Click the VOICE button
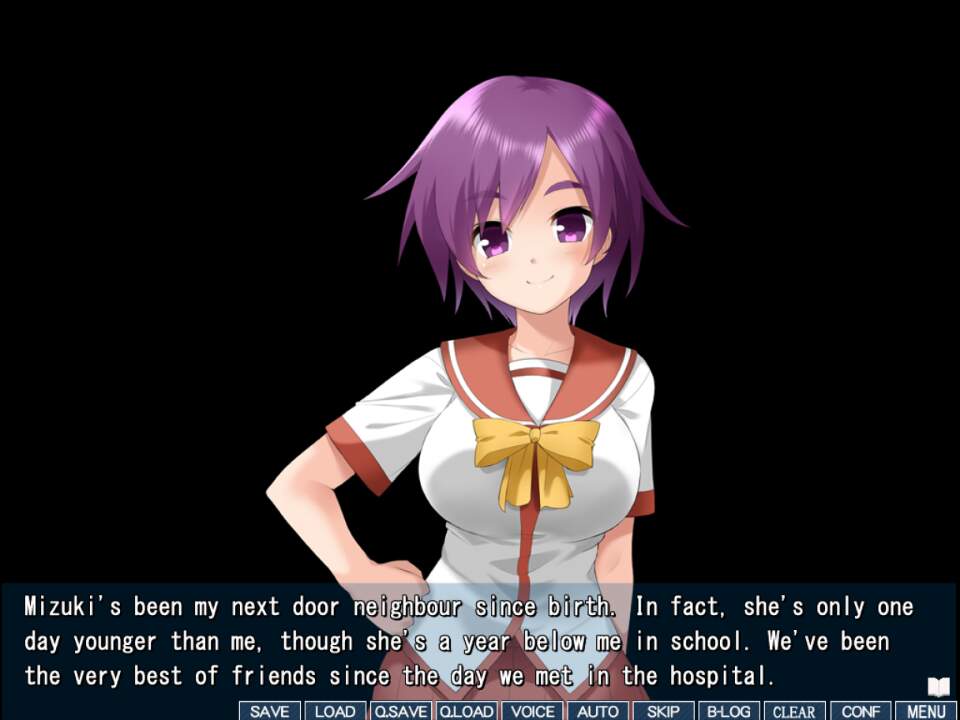960x720 pixels. (532, 711)
